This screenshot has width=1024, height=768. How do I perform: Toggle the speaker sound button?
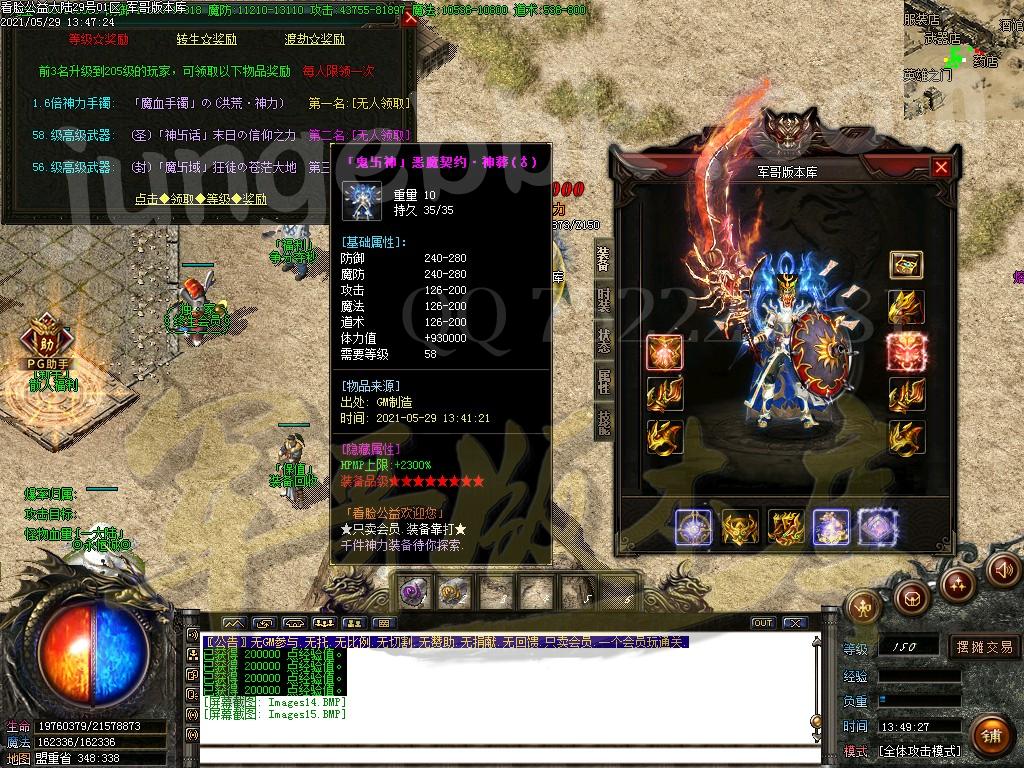pos(1002,570)
